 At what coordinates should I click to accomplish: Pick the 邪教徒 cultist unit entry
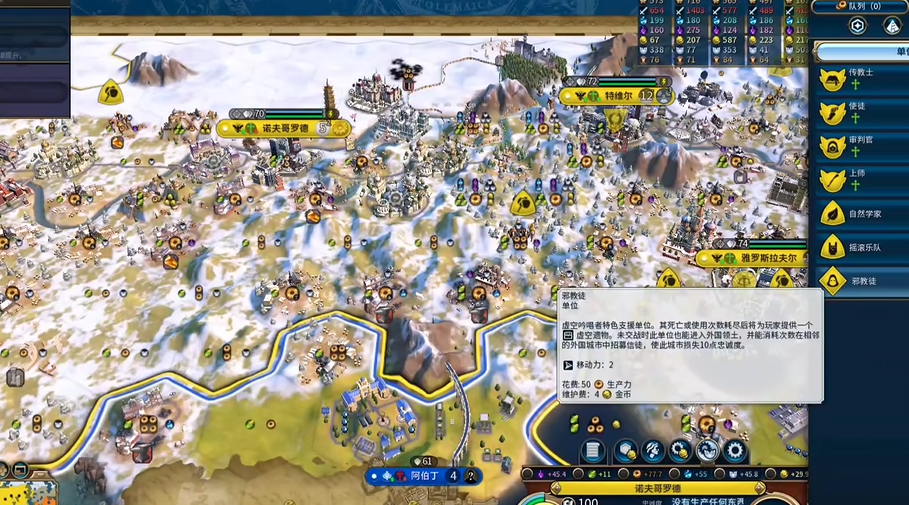click(x=860, y=281)
